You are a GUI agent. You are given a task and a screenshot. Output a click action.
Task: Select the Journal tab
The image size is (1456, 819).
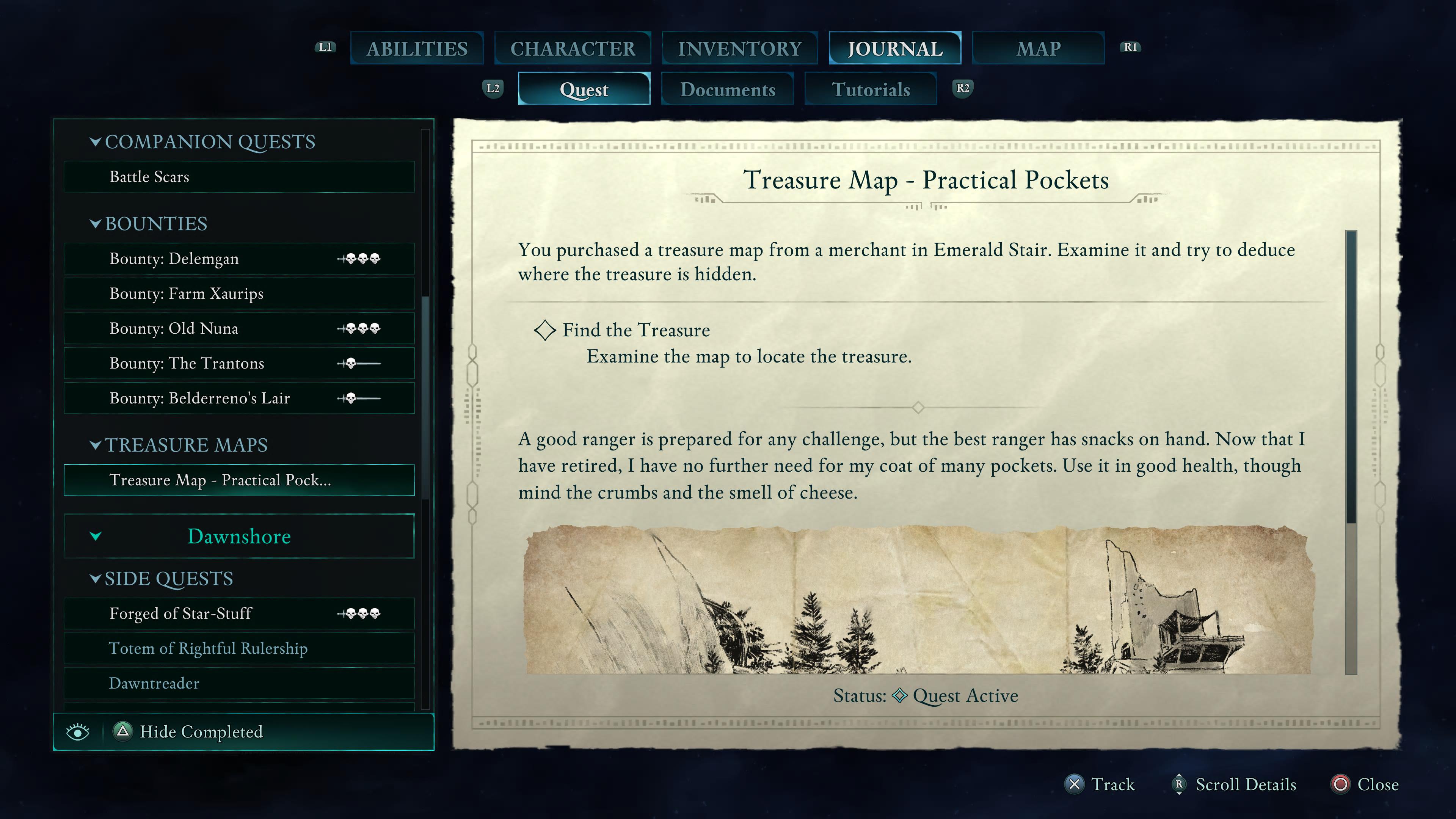895,49
